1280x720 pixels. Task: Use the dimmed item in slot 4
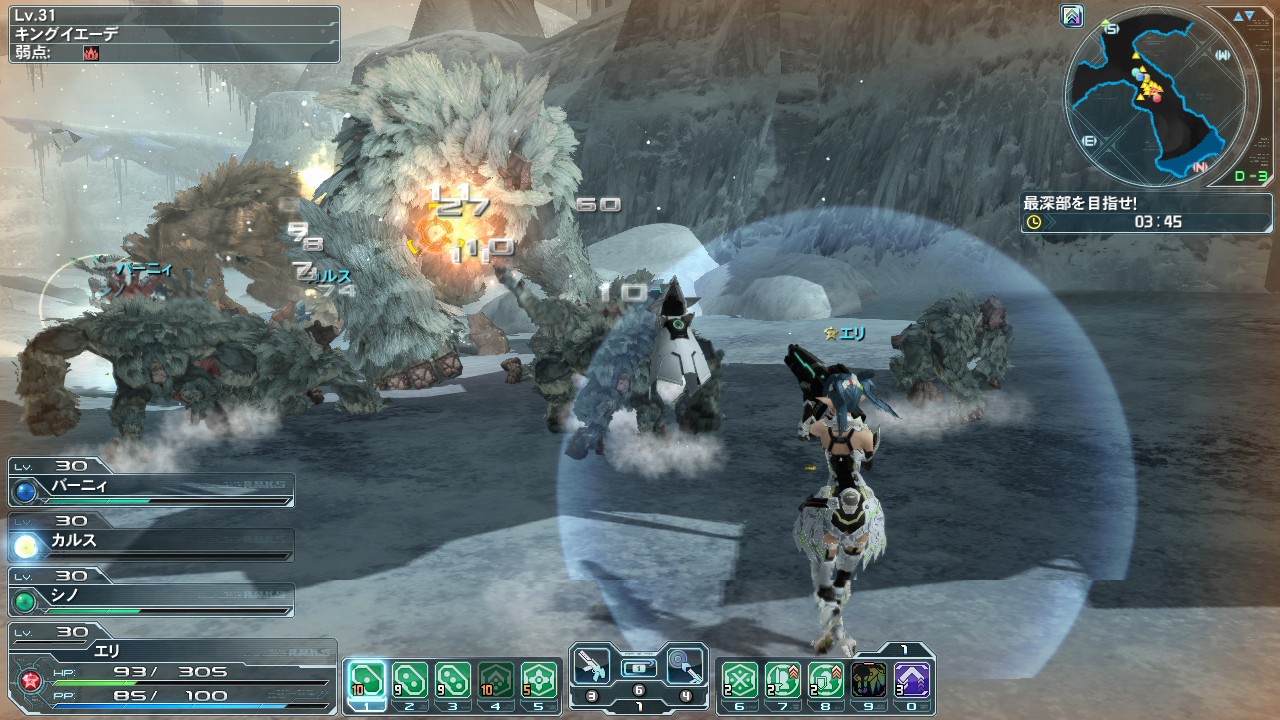point(496,680)
